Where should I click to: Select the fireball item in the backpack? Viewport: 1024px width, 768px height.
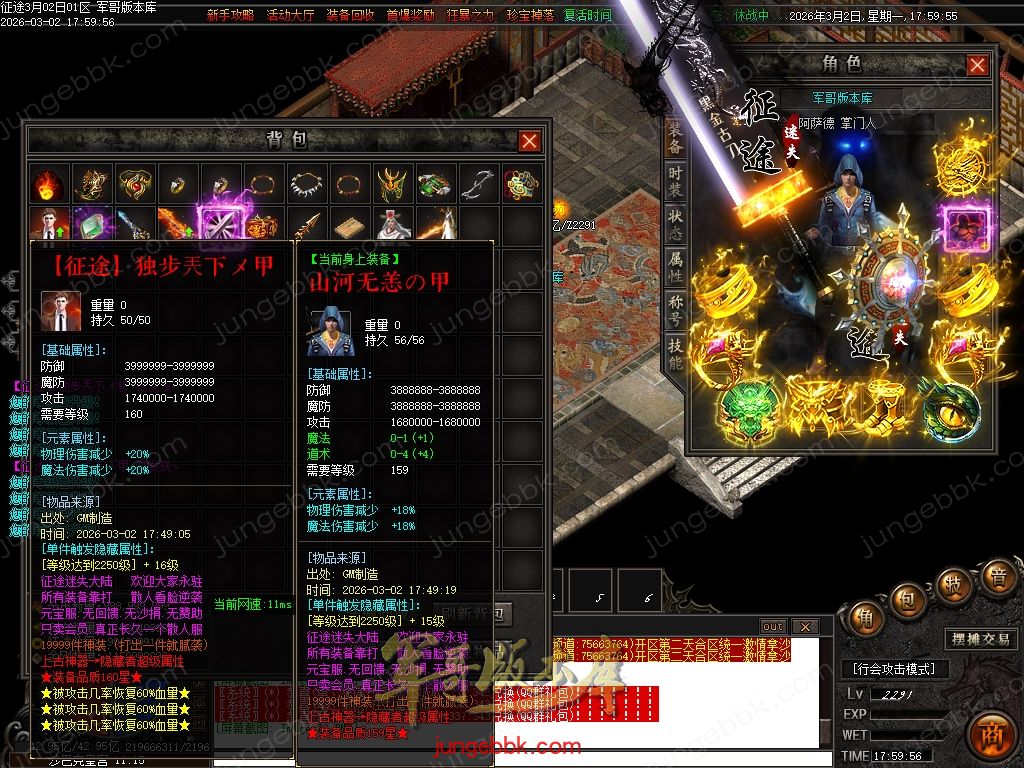coord(47,184)
